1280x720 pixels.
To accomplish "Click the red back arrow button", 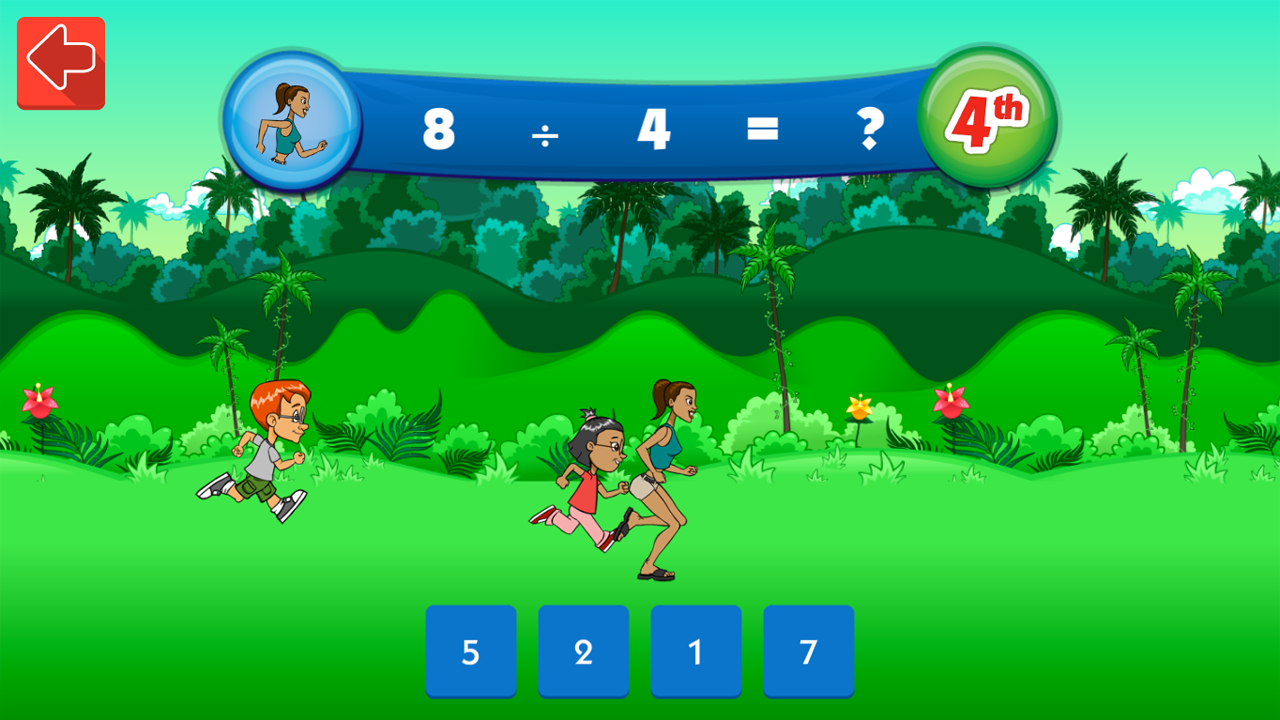I will 60,62.
